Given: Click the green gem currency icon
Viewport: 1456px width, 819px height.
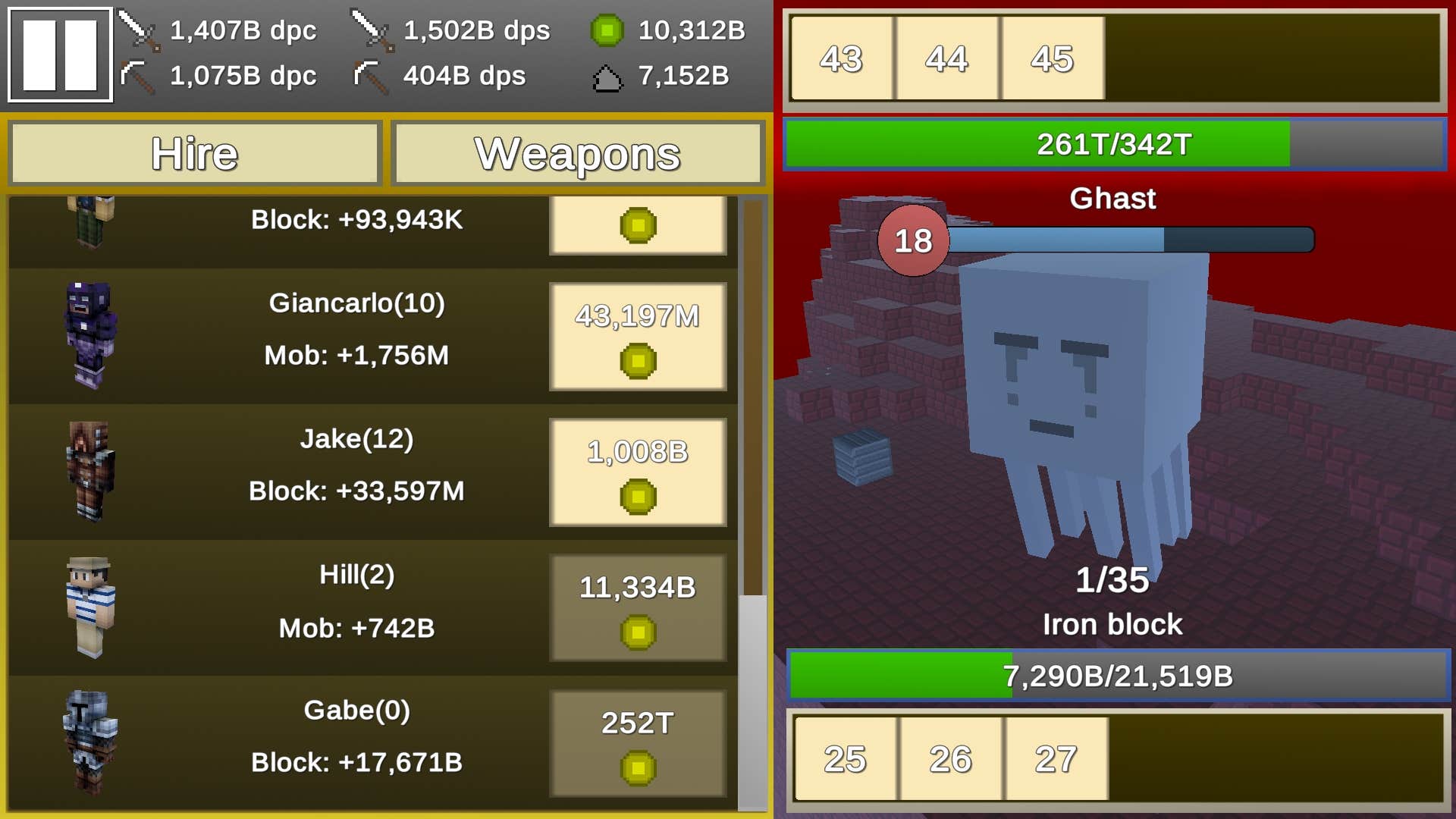Looking at the screenshot, I should coord(607,29).
